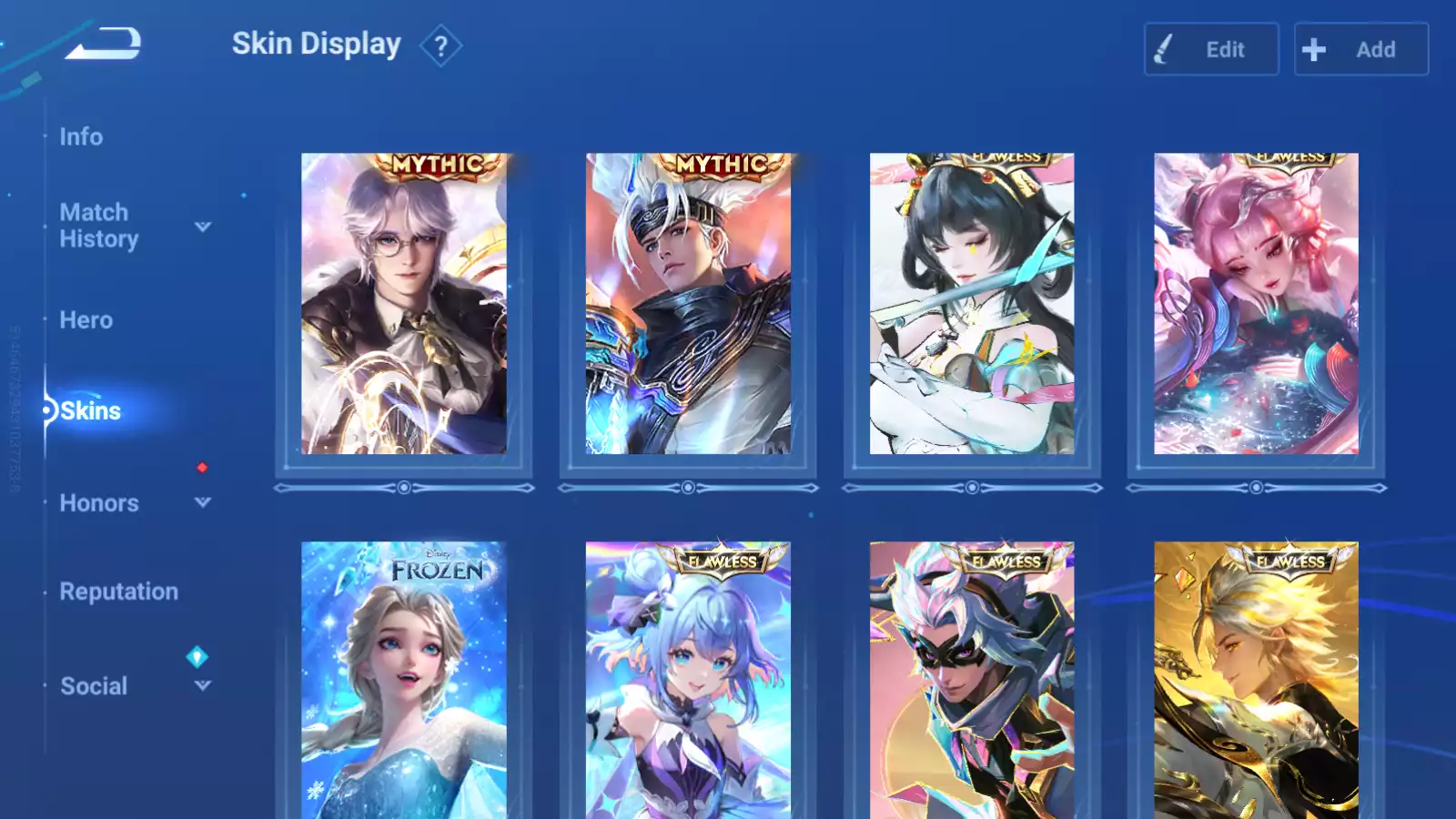Choose the golden Flawless skin card
The image size is (1456, 819).
pyautogui.click(x=1256, y=681)
